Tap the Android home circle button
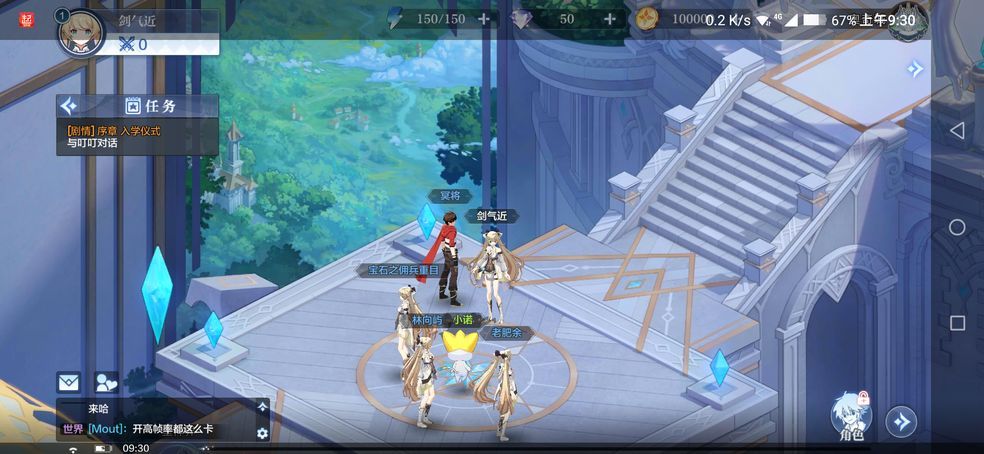 click(957, 227)
